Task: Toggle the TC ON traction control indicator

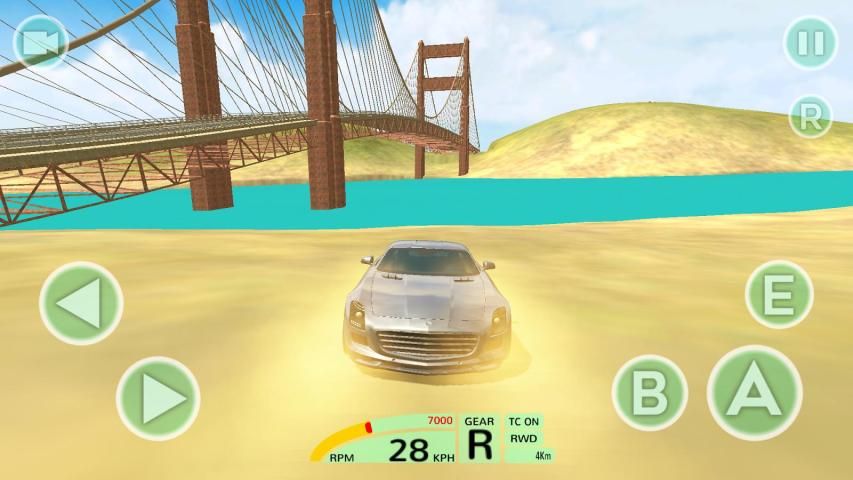Action: [x=523, y=422]
